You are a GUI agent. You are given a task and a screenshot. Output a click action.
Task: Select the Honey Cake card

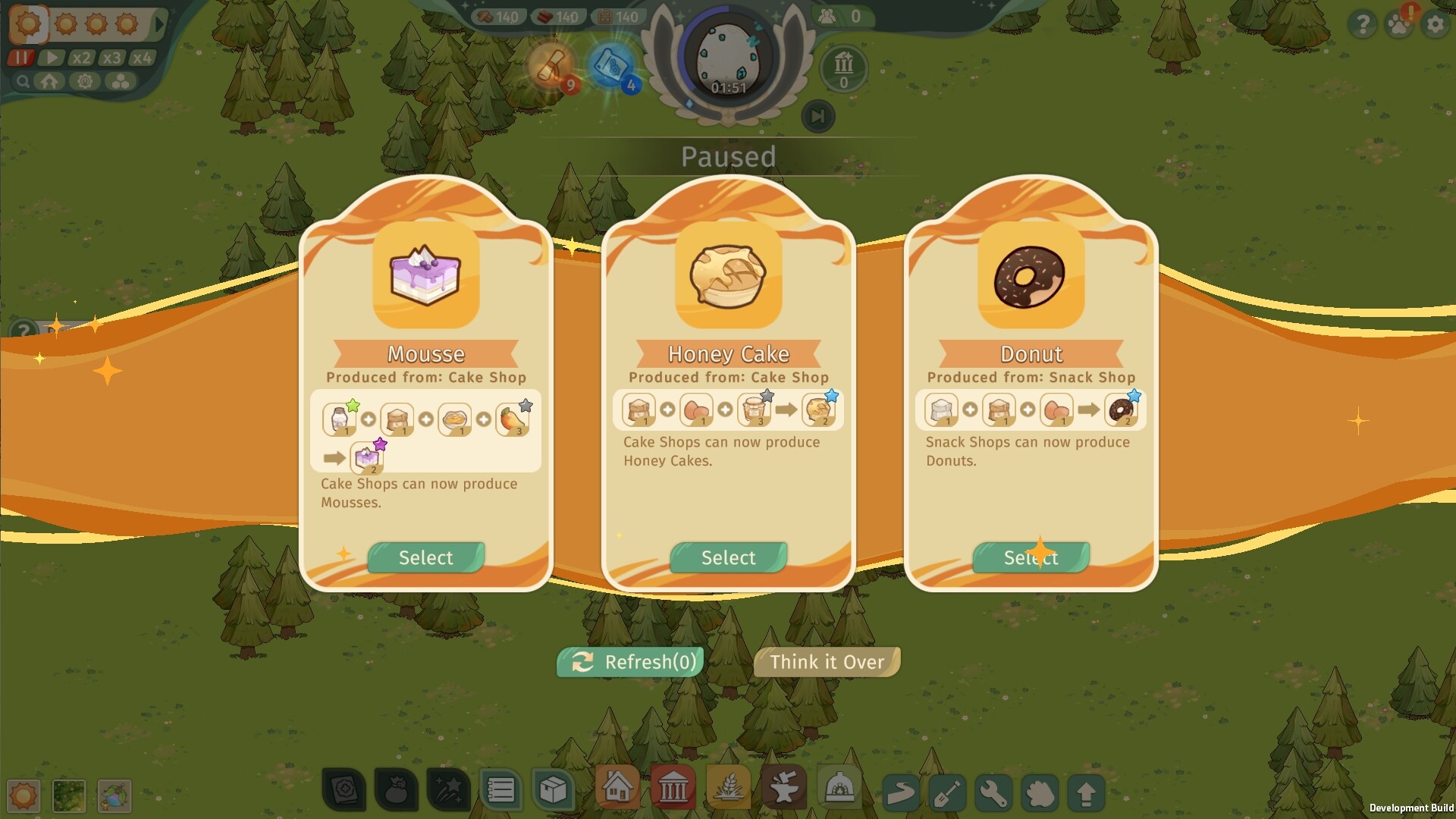727,557
